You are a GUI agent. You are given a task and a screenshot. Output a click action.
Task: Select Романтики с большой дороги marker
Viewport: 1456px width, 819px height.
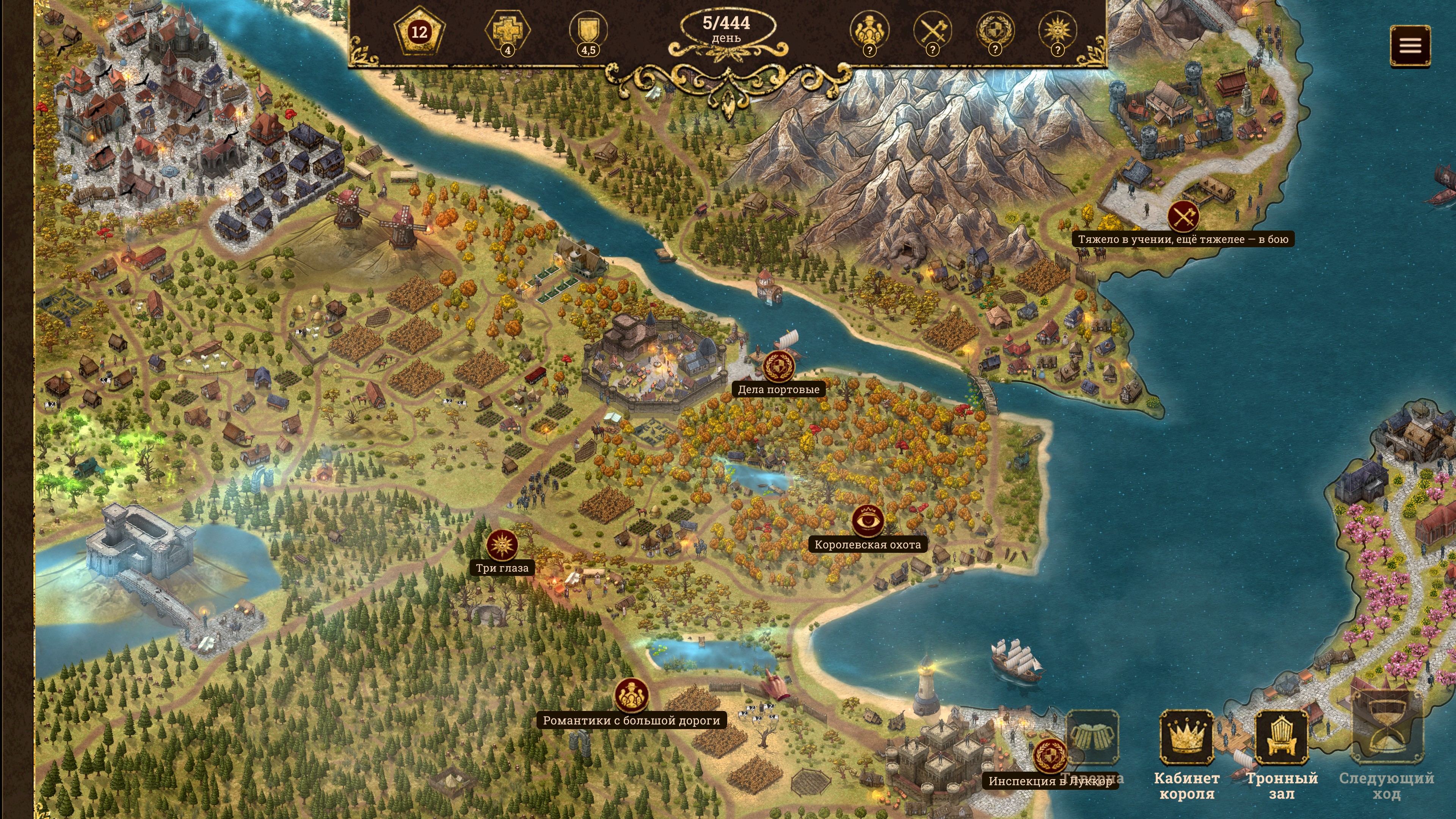click(x=631, y=695)
